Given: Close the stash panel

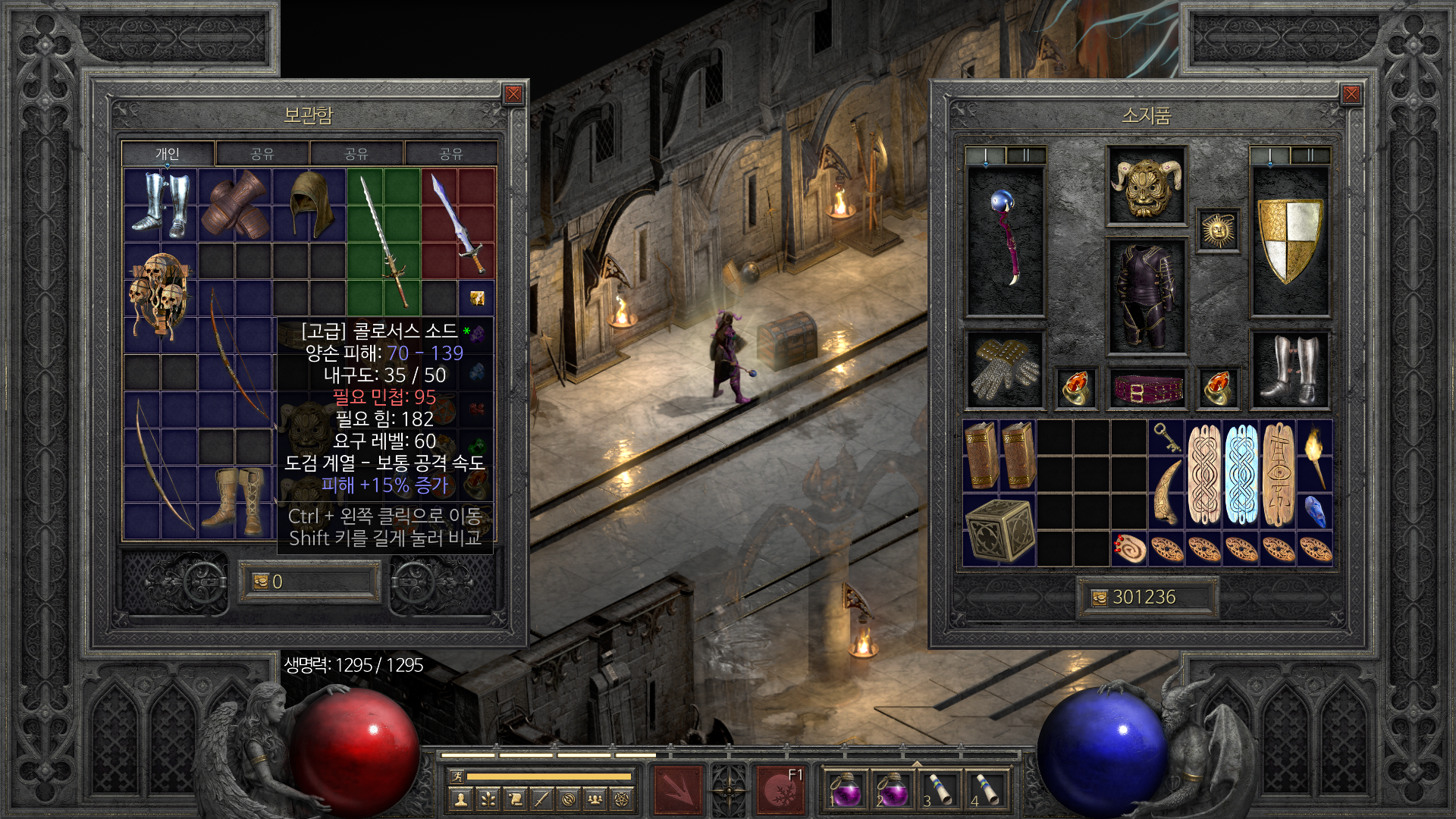Looking at the screenshot, I should coord(513,94).
